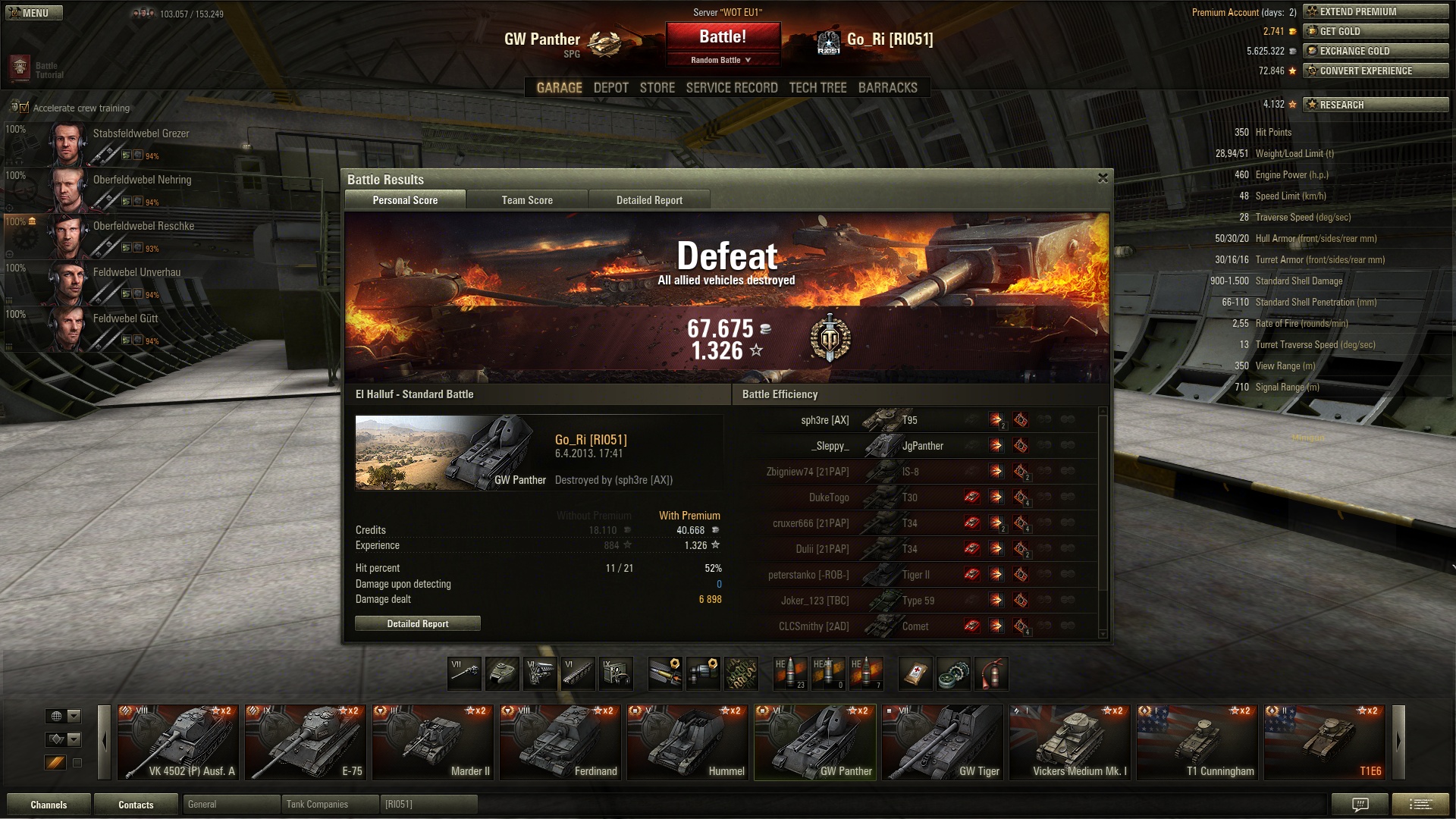The width and height of the screenshot is (1456, 819).
Task: View the Service Record
Action: (x=732, y=88)
